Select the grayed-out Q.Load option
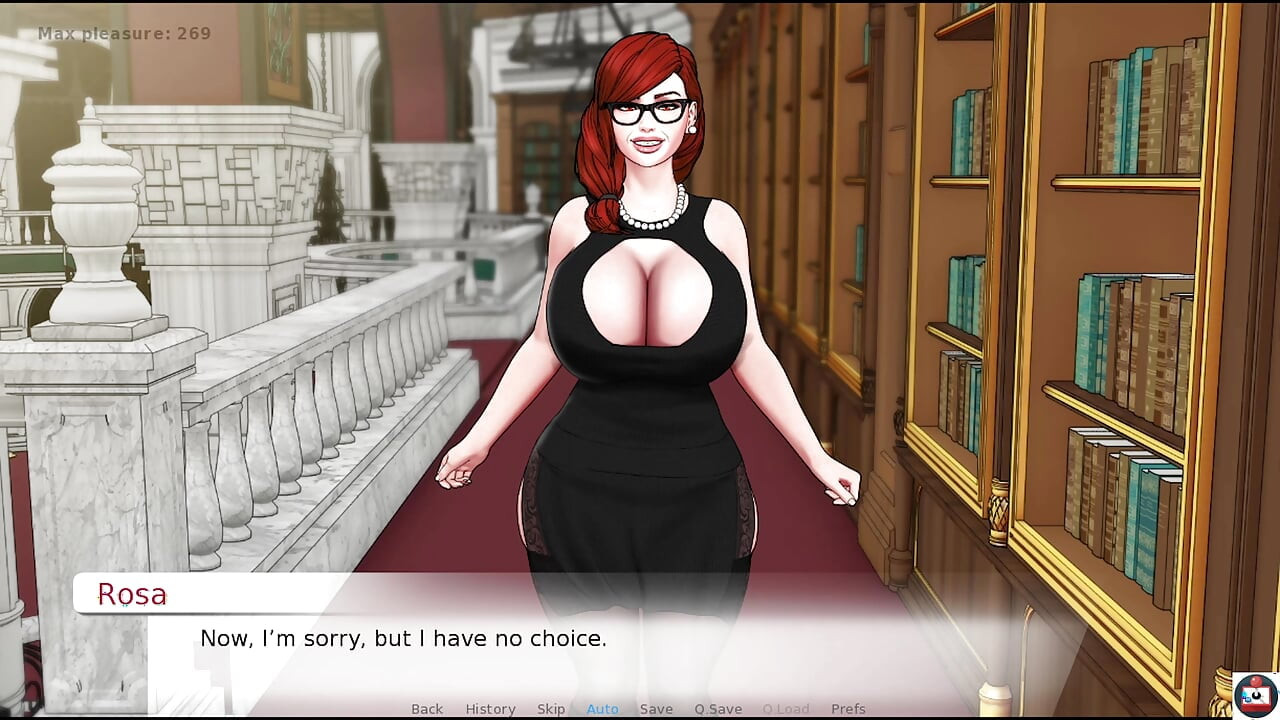This screenshot has height=720, width=1280. coord(785,708)
